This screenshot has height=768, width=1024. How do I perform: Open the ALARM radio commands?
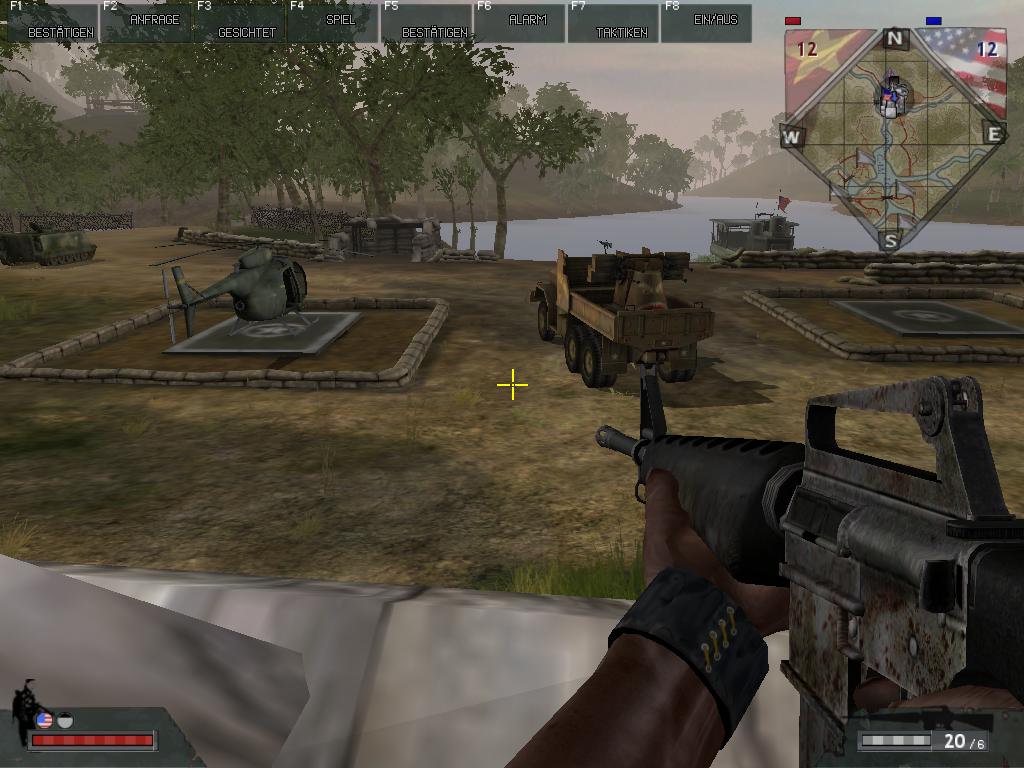520,22
